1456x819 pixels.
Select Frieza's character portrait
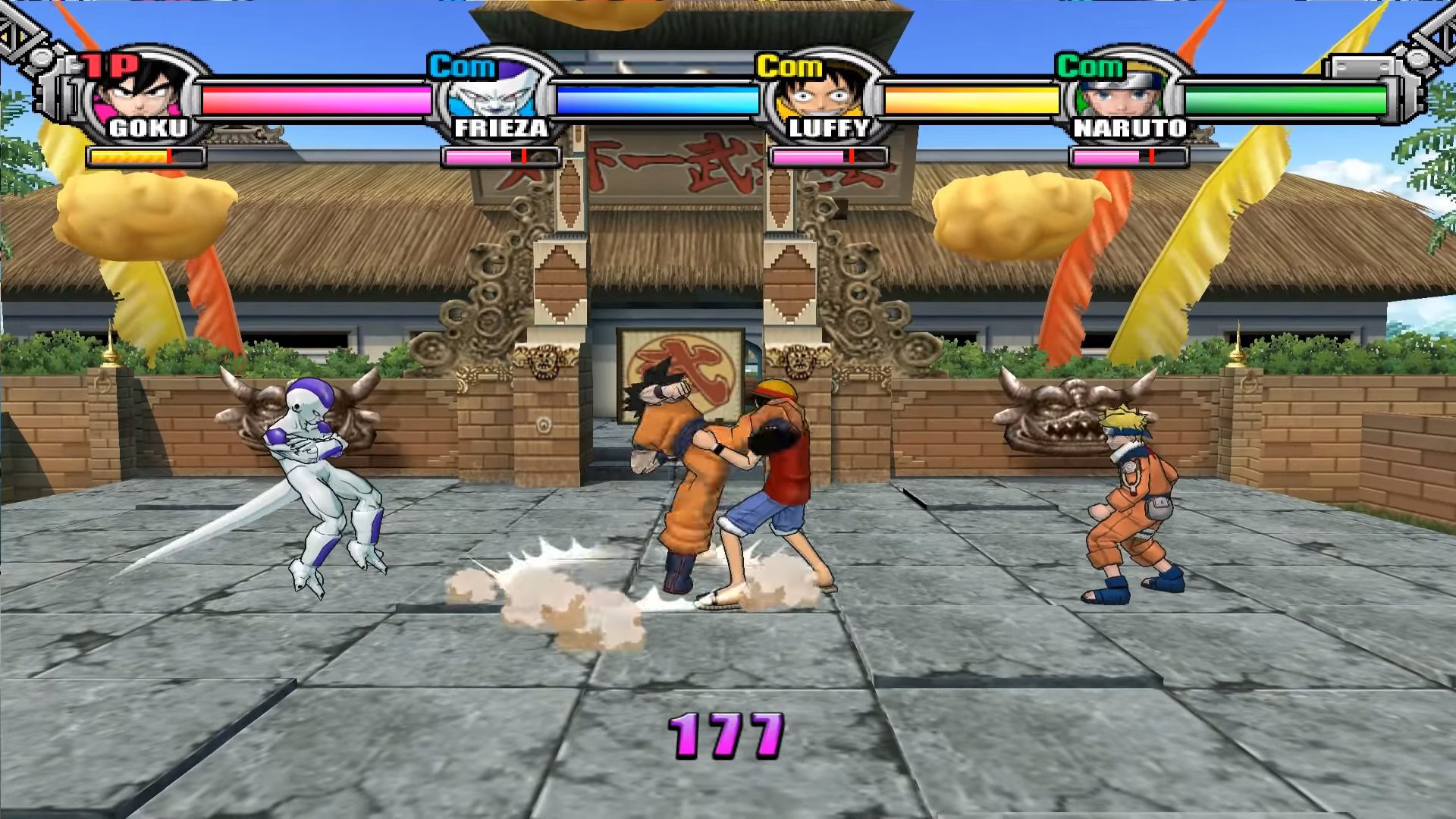point(494,95)
